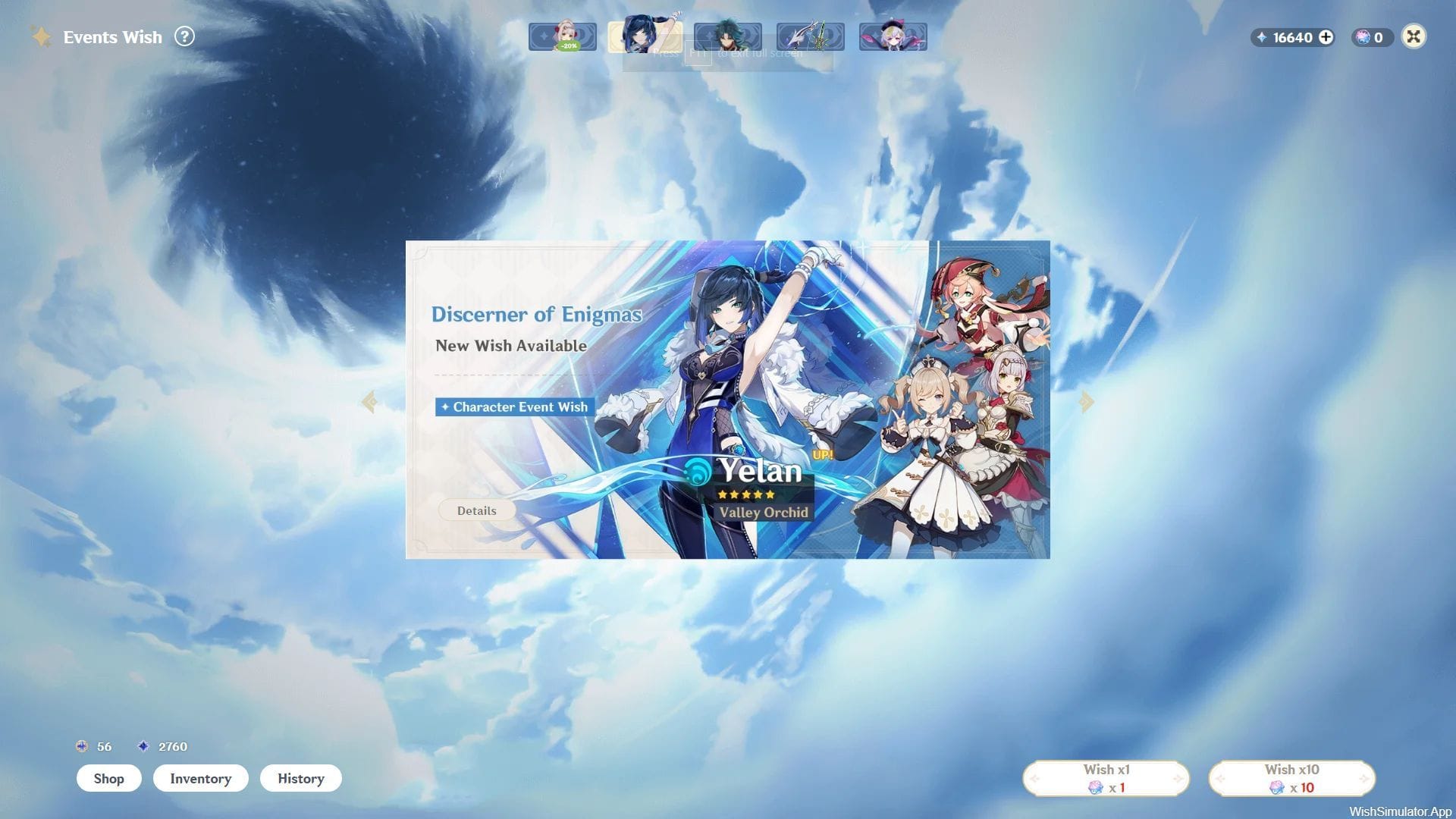Switch to the History view

coord(300,778)
